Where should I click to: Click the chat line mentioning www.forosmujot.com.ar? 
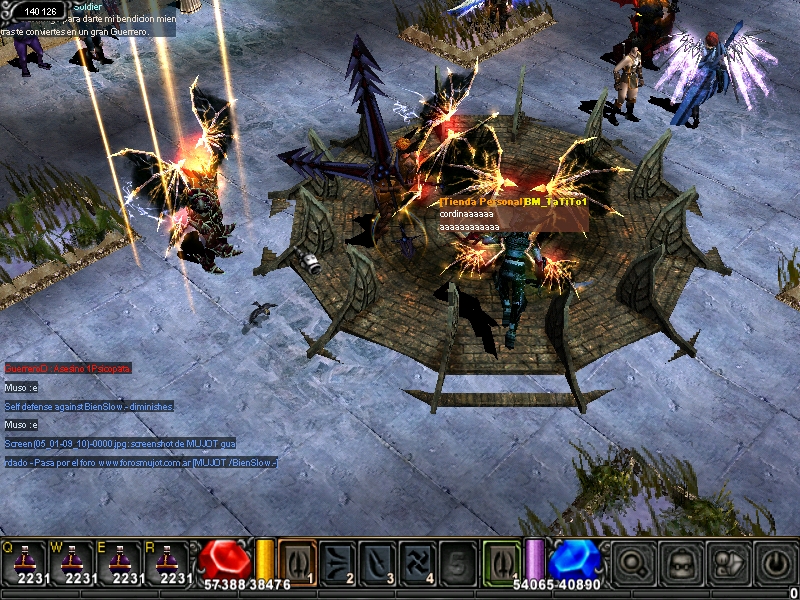(x=140, y=462)
